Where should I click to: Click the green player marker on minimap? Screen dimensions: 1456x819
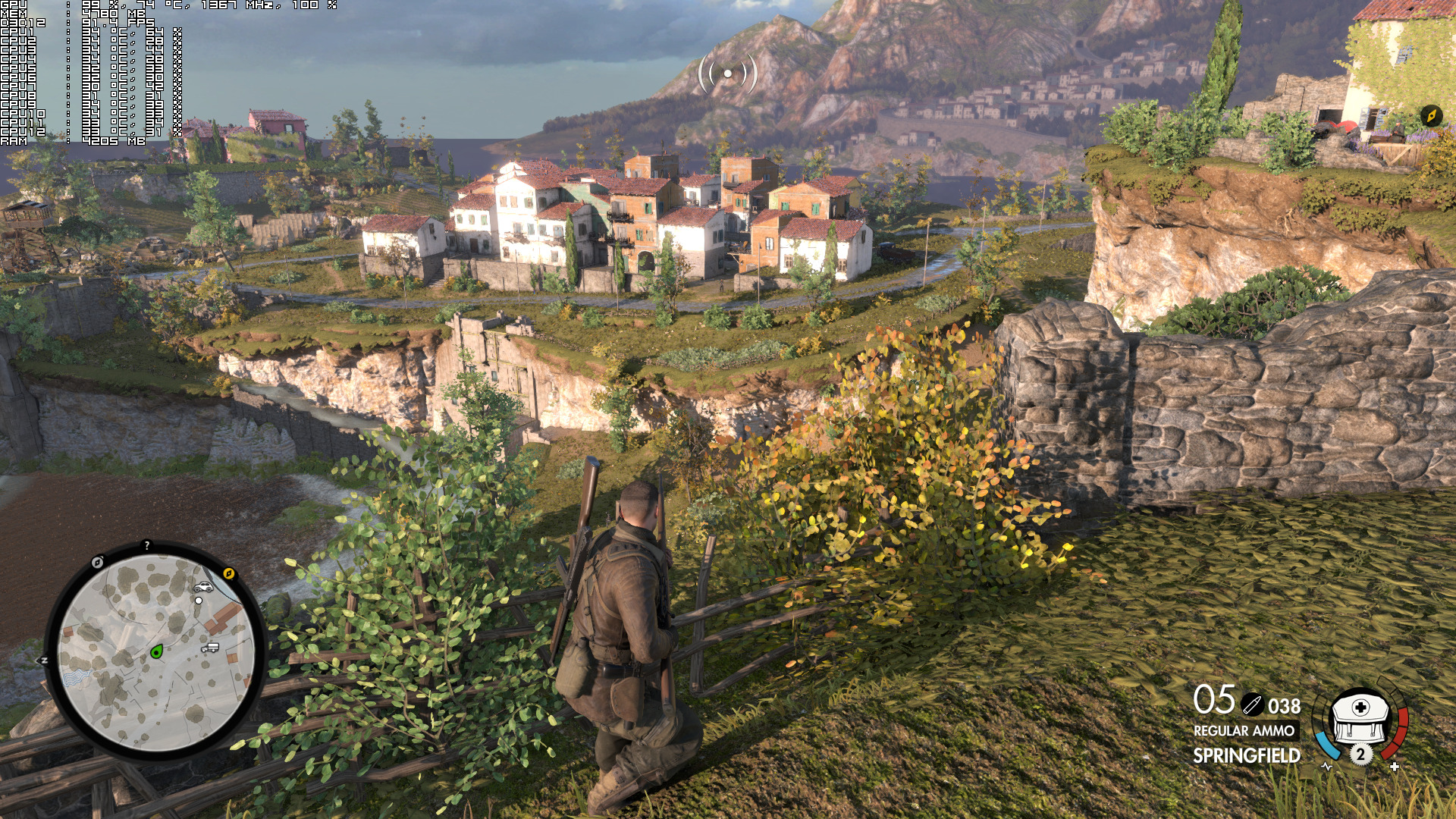157,651
